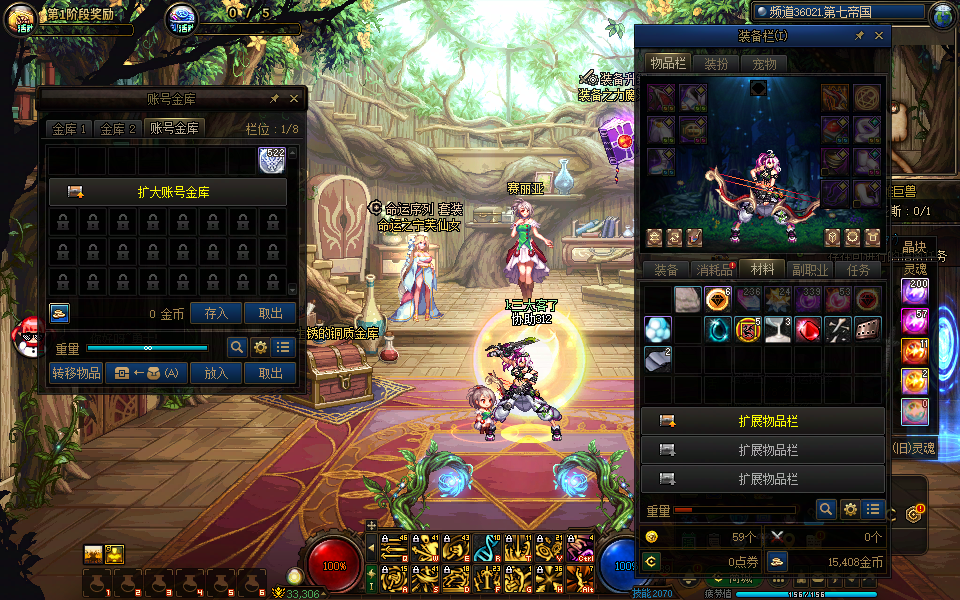This screenshot has height=600, width=960.
Task: Click 存入 to deposit gold
Action: click(x=217, y=313)
